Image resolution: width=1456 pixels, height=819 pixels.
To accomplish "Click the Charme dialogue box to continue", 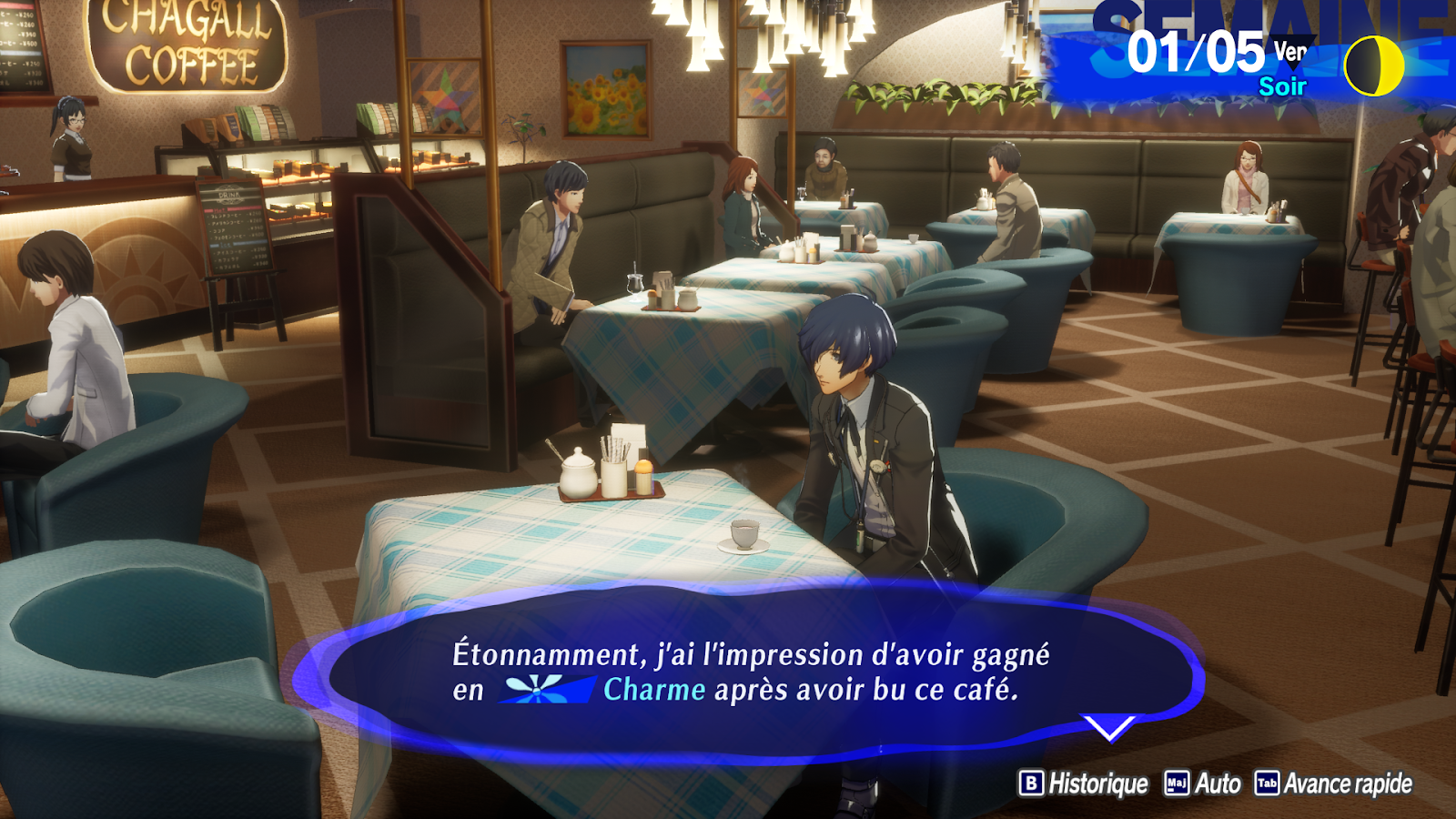I will click(752, 672).
